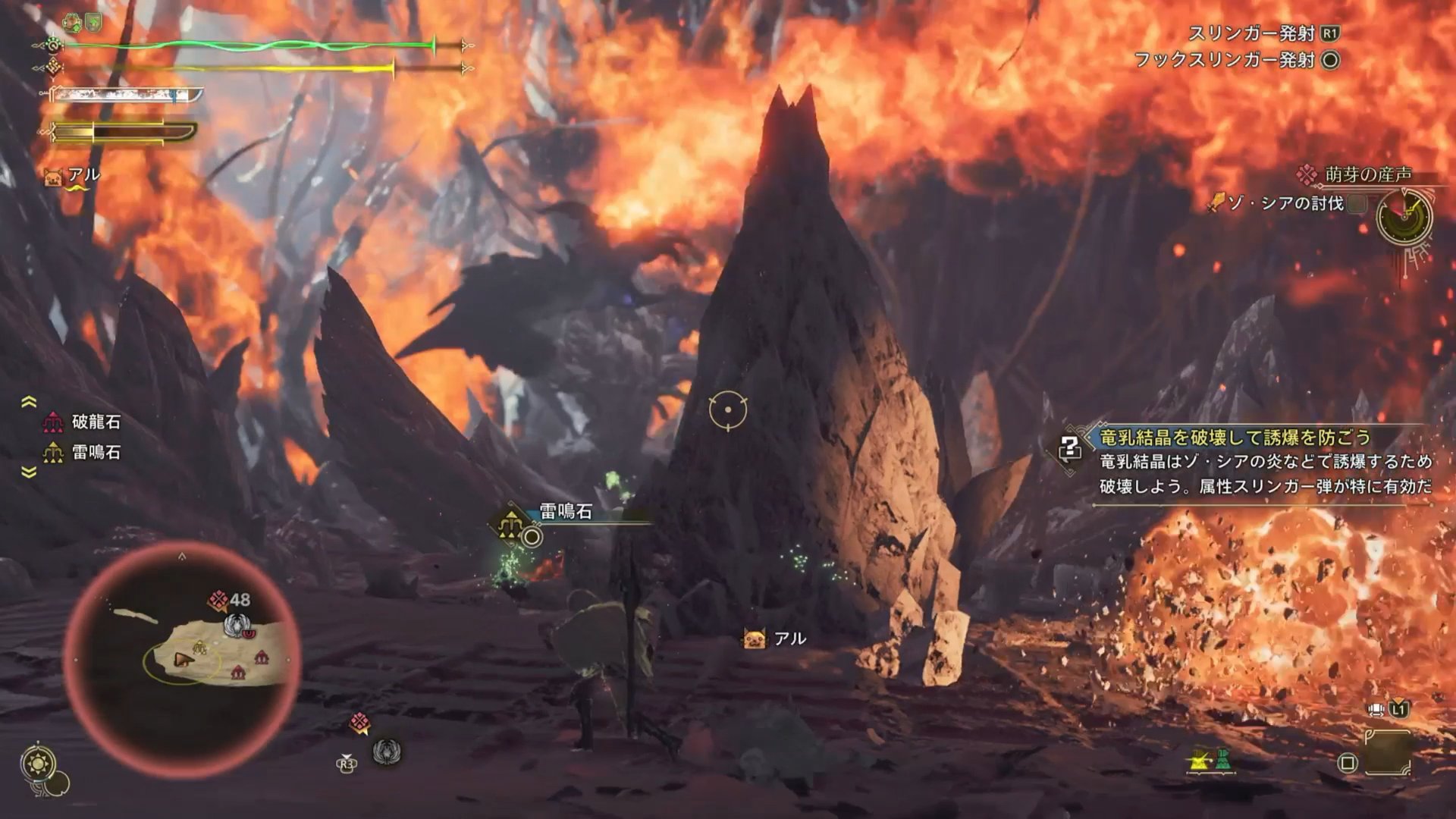Click the player arrow on the minimap

(x=181, y=660)
